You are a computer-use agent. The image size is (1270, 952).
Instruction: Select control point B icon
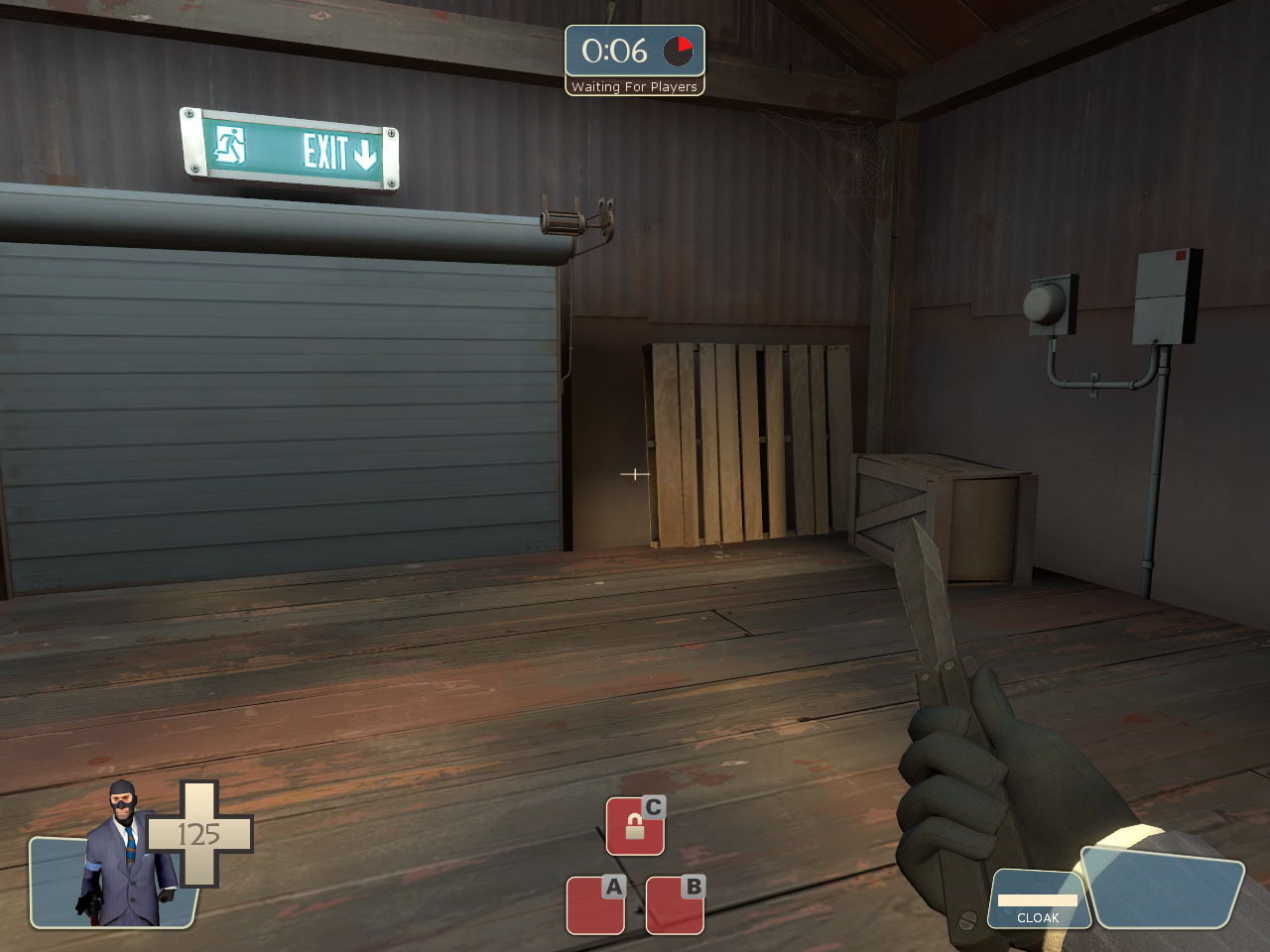point(674,904)
